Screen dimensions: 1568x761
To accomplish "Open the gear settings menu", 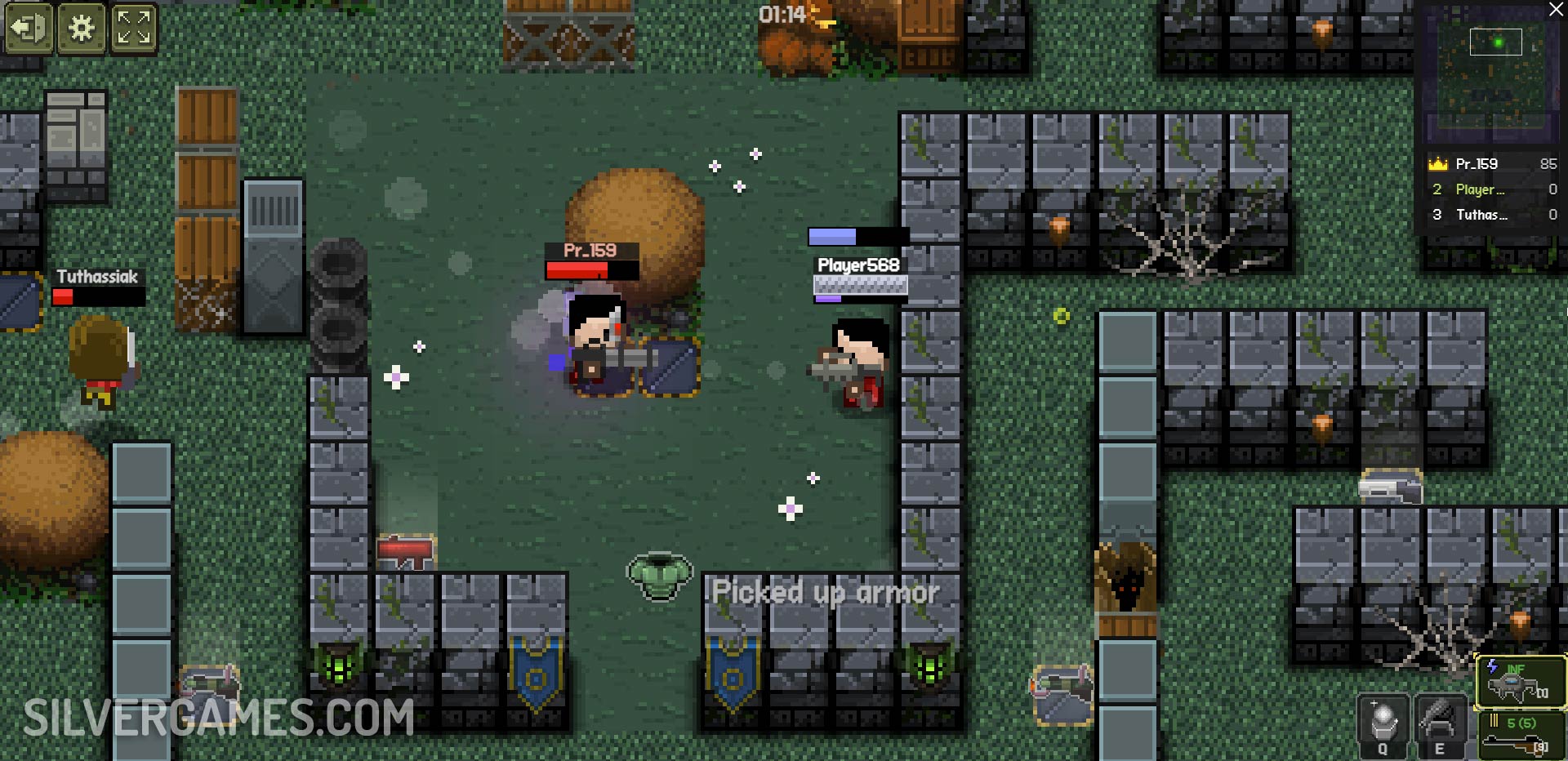I will [x=81, y=29].
